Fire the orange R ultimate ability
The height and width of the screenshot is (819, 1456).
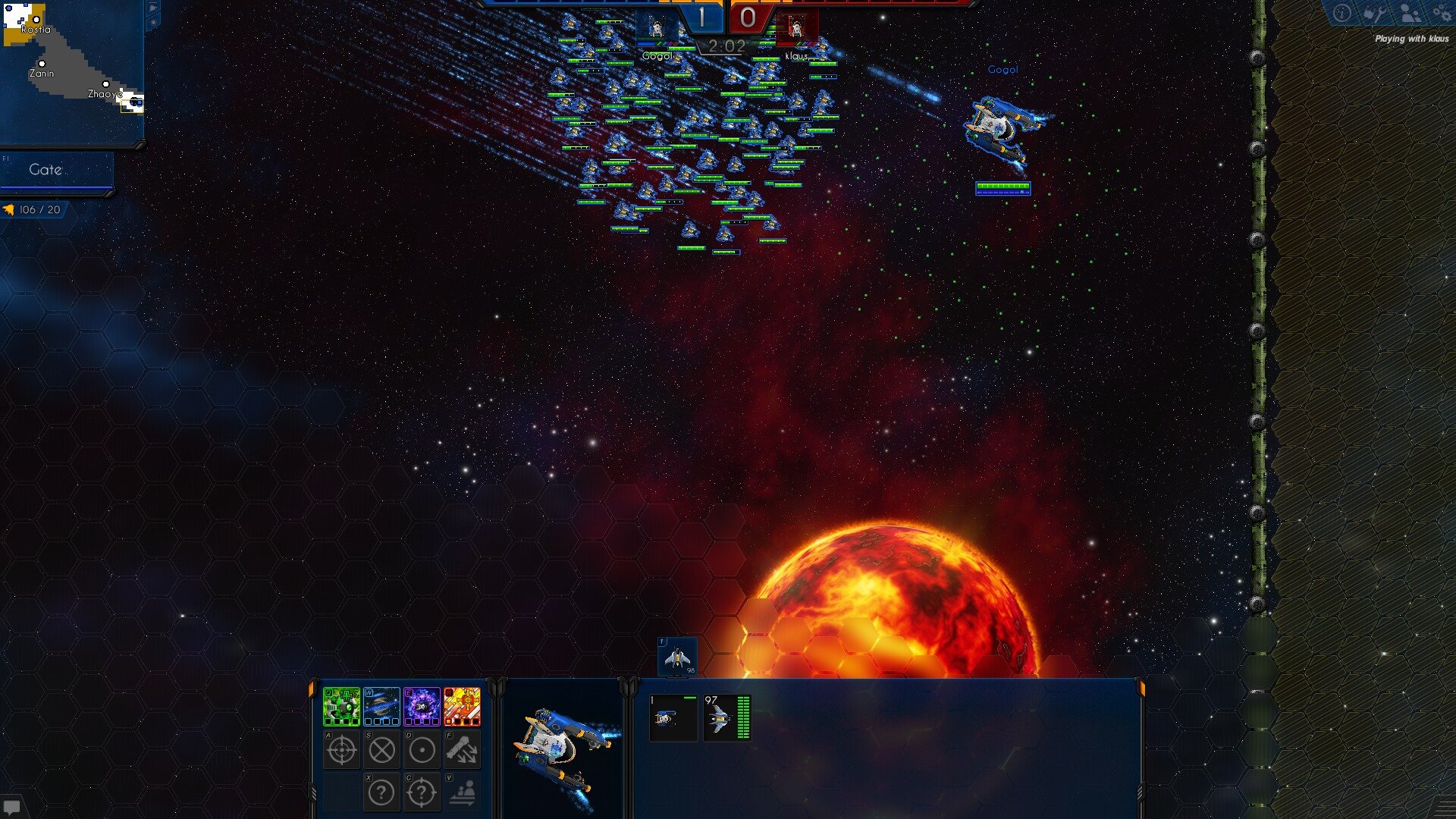pyautogui.click(x=463, y=707)
